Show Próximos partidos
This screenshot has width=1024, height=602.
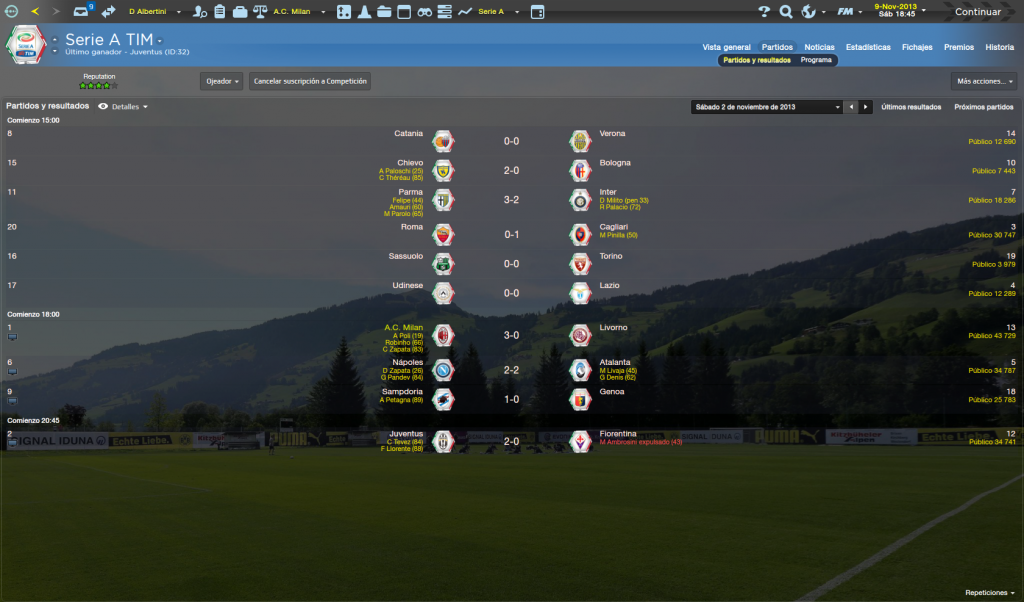click(x=983, y=106)
